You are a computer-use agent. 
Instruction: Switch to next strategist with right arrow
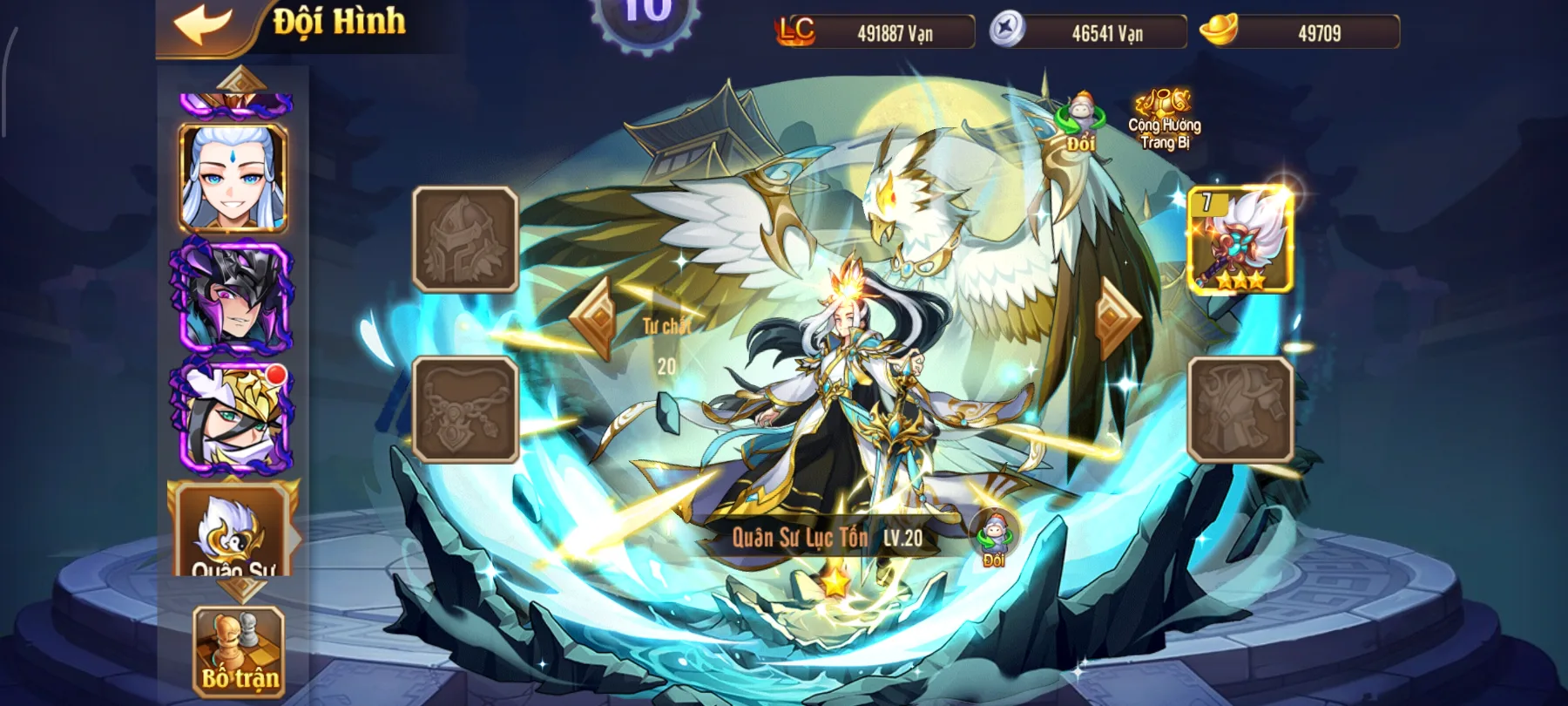(1116, 318)
